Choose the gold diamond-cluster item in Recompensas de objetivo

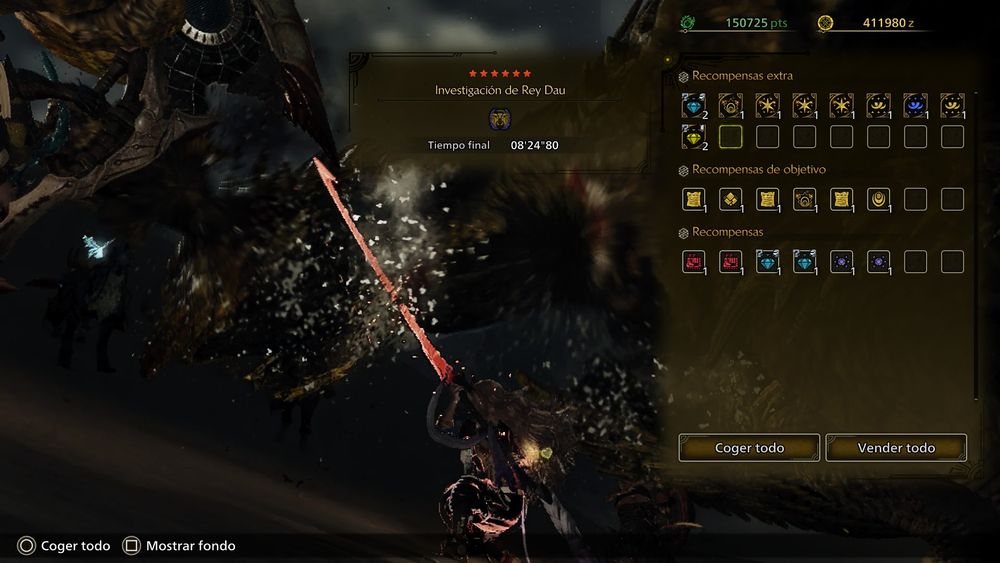[x=730, y=199]
